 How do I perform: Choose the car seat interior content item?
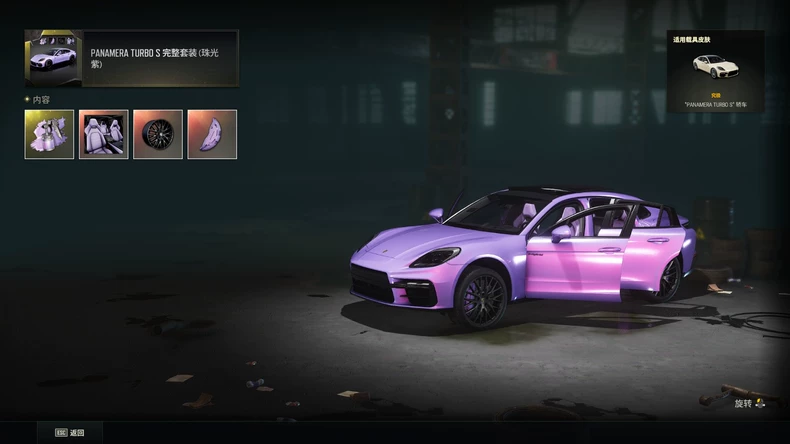pyautogui.click(x=104, y=135)
